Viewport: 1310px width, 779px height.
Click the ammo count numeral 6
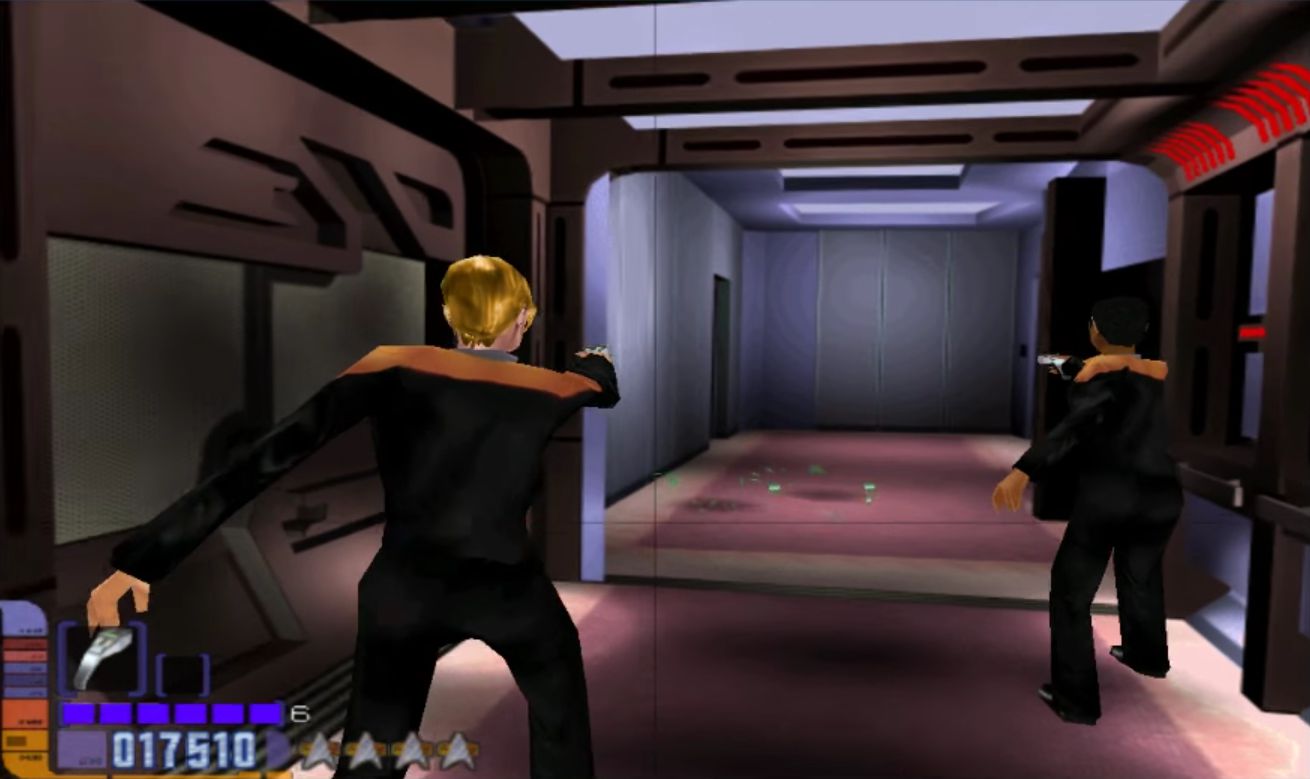click(x=300, y=713)
